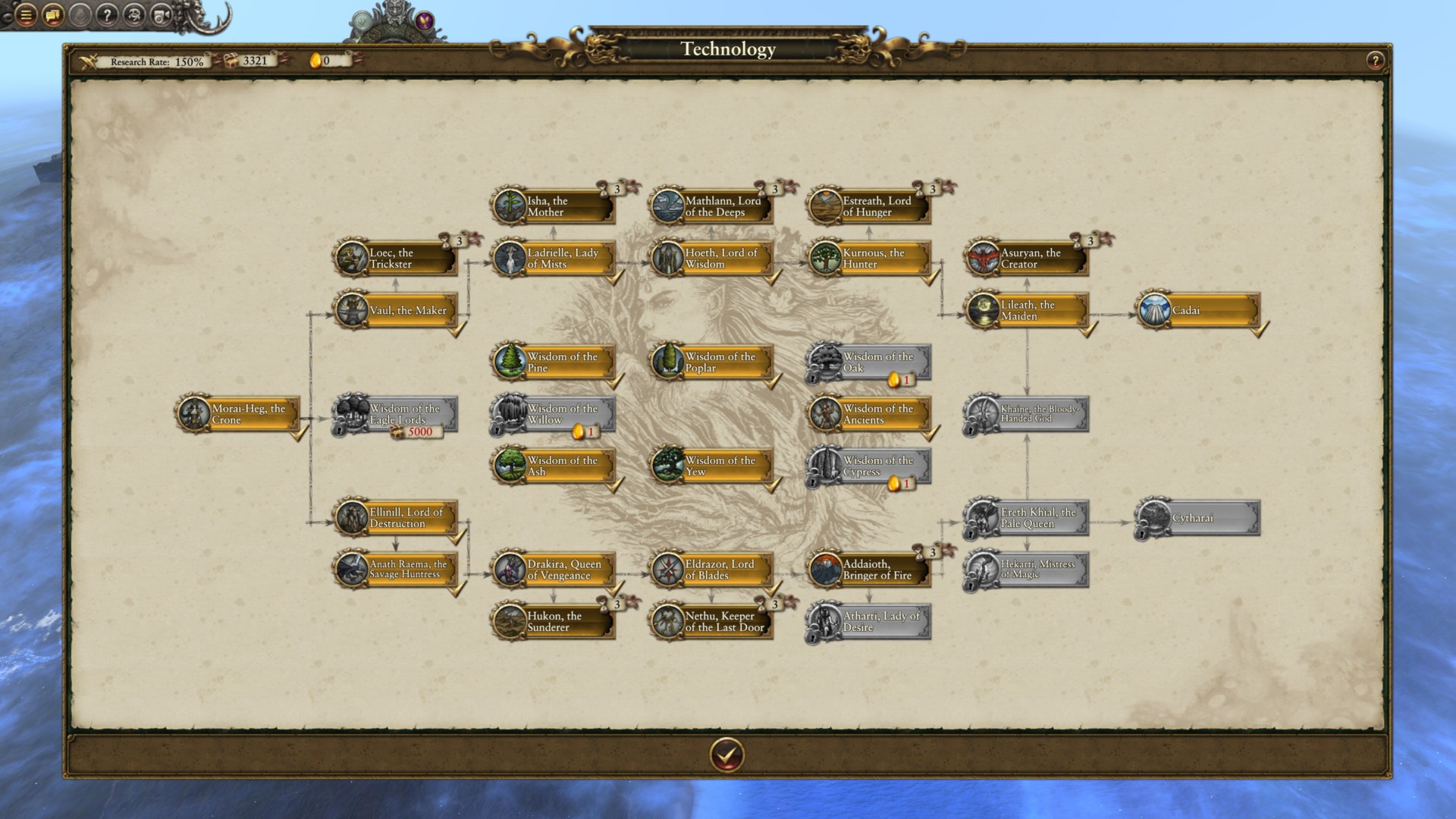The width and height of the screenshot is (1456, 819).
Task: Open the messages panel icon top left
Action: pyautogui.click(x=52, y=14)
